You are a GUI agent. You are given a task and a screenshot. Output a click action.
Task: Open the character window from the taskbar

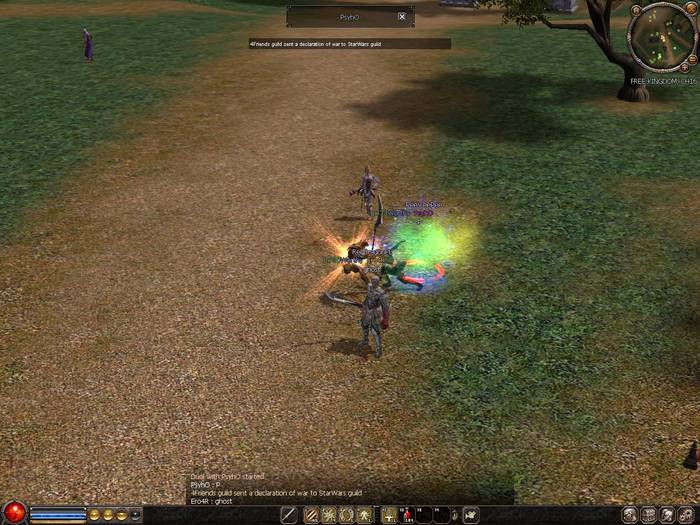click(629, 515)
